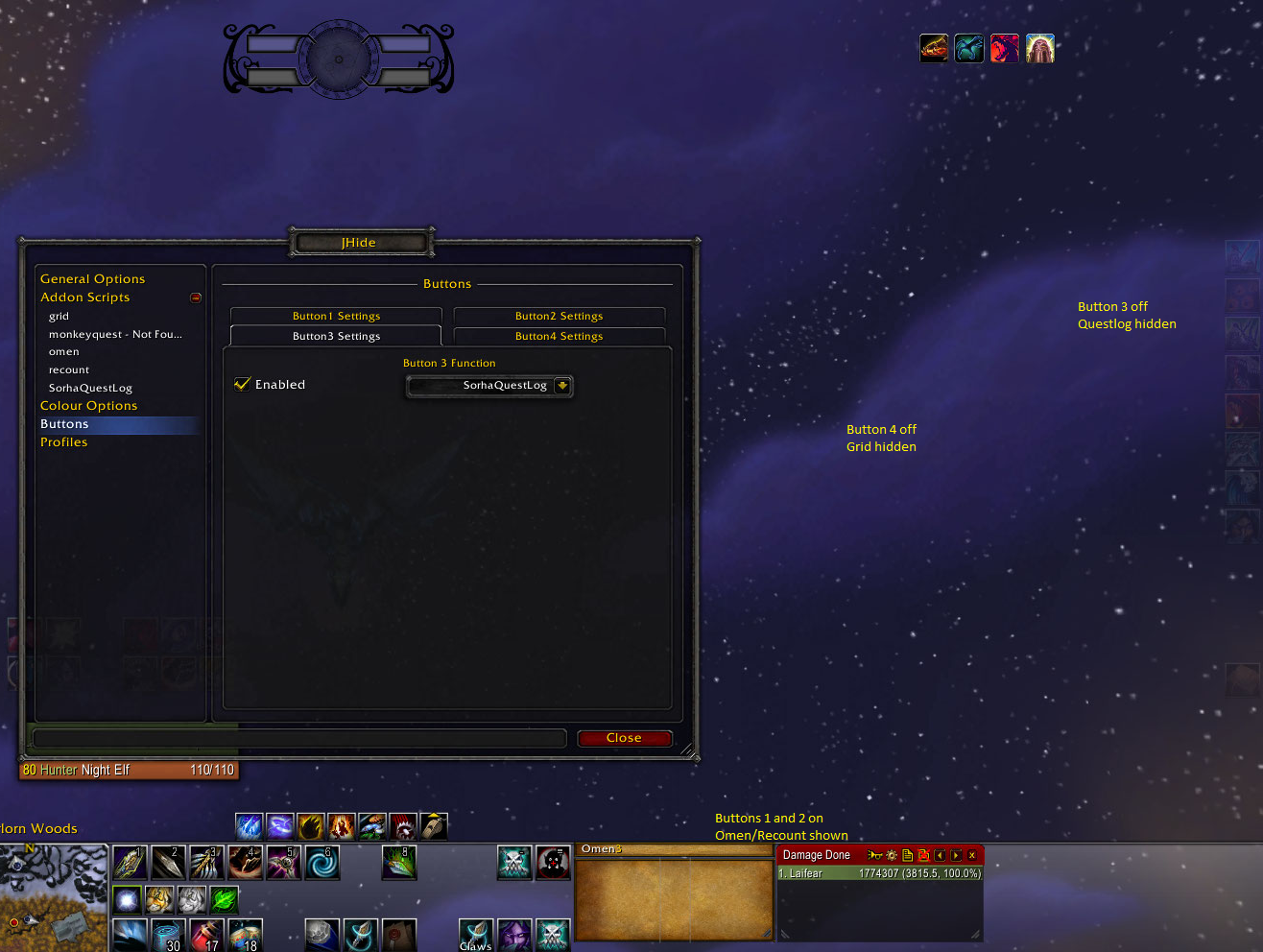Click the Omen3 threat meter title
The image size is (1263, 952).
602,849
